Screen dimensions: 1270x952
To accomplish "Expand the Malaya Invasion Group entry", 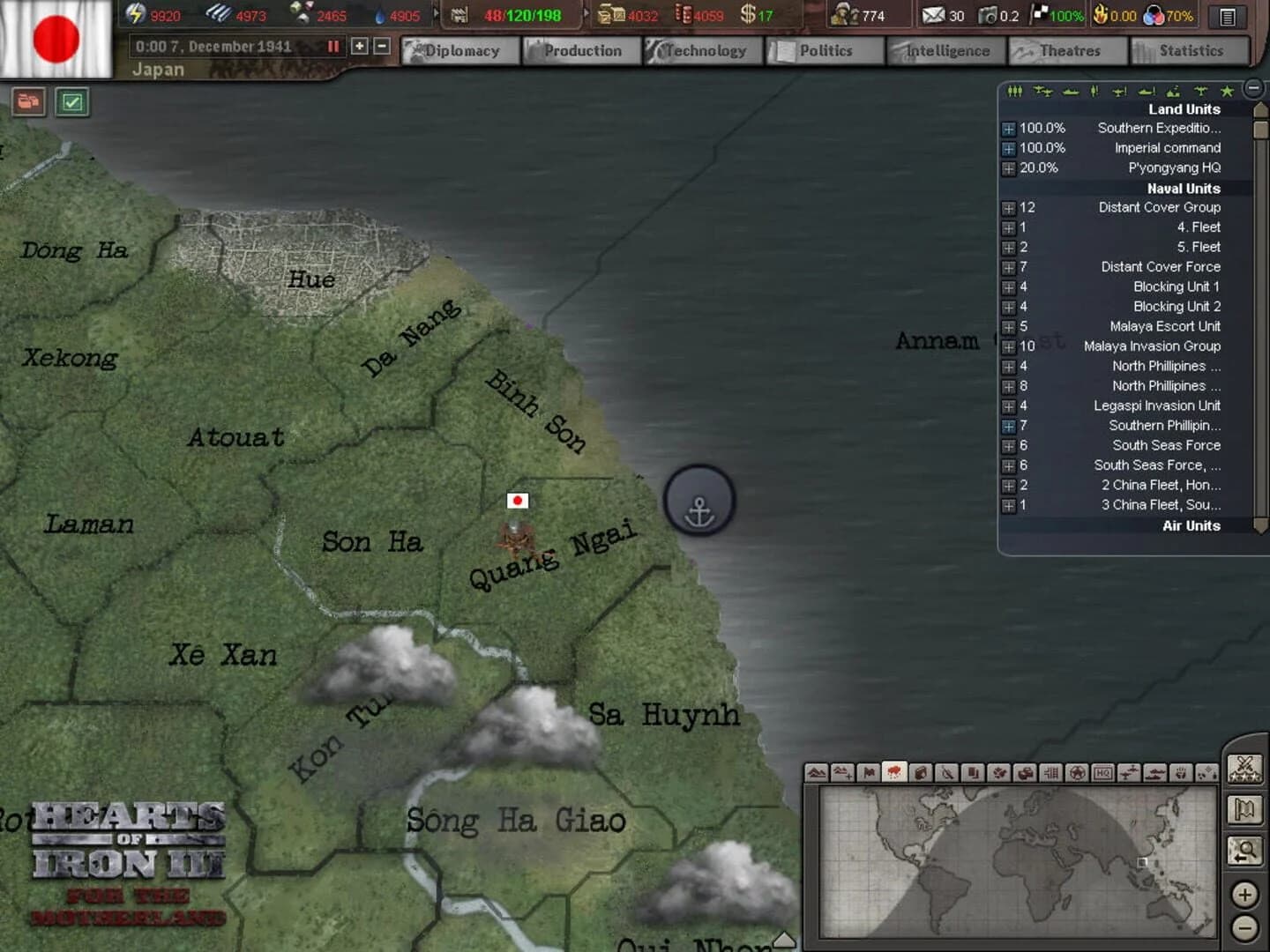I will click(1008, 346).
